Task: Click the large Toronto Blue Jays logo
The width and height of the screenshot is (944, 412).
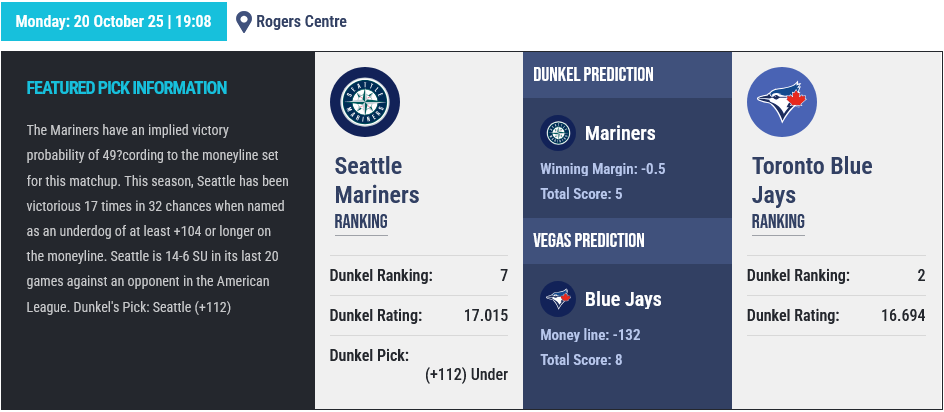Action: pyautogui.click(x=782, y=102)
